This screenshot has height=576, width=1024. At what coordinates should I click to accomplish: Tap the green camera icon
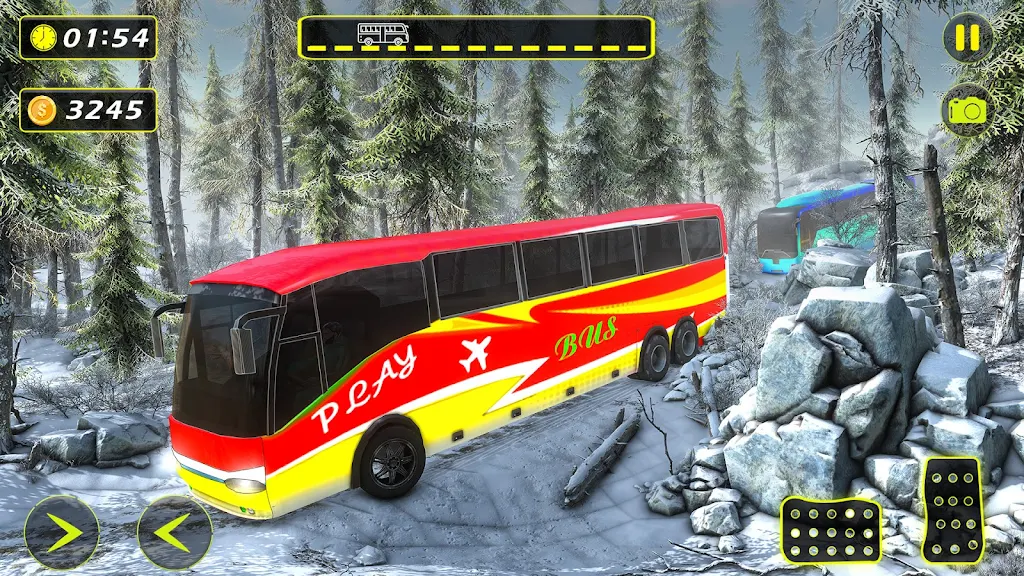(x=967, y=109)
